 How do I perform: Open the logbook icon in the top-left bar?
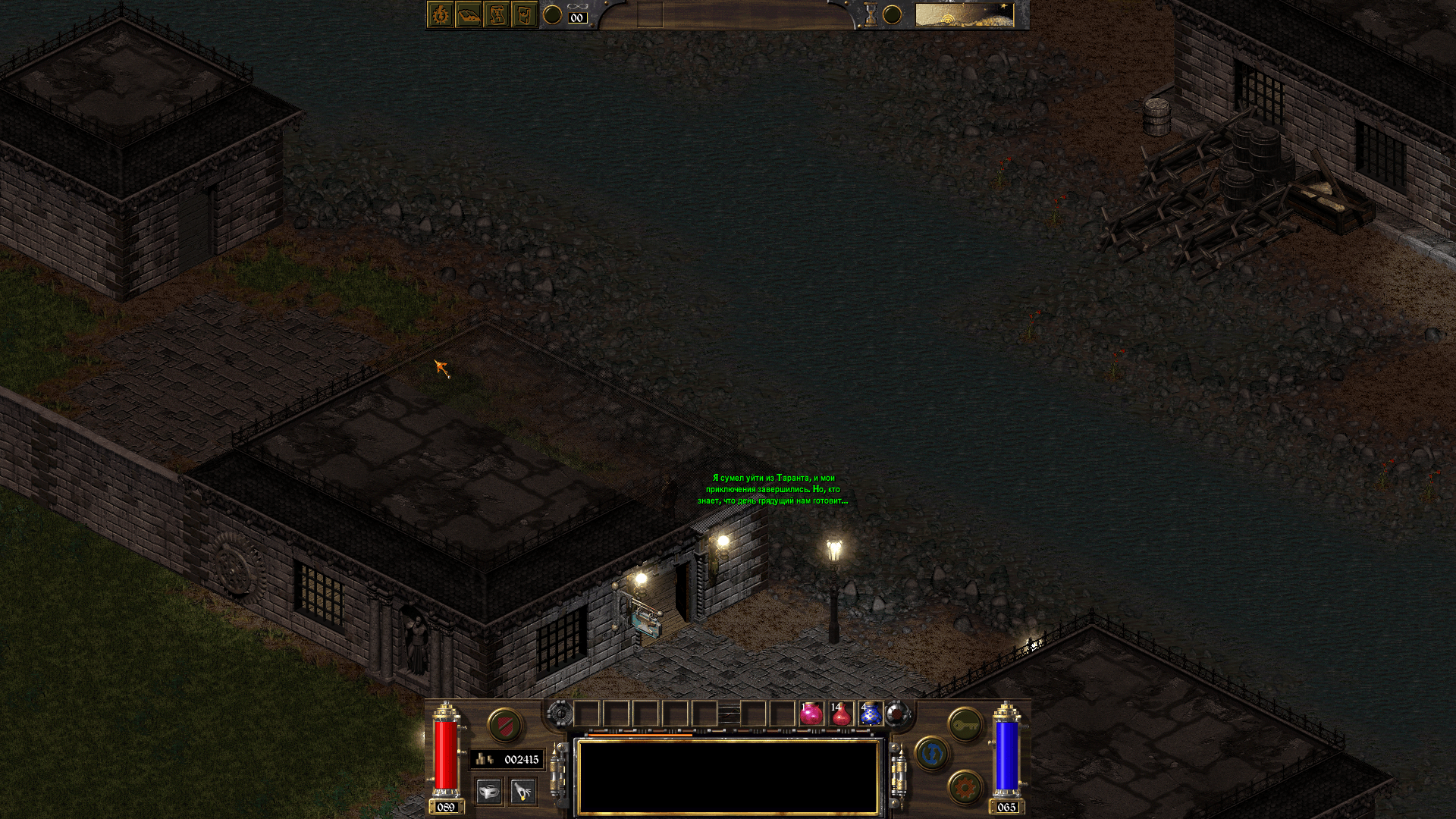469,15
